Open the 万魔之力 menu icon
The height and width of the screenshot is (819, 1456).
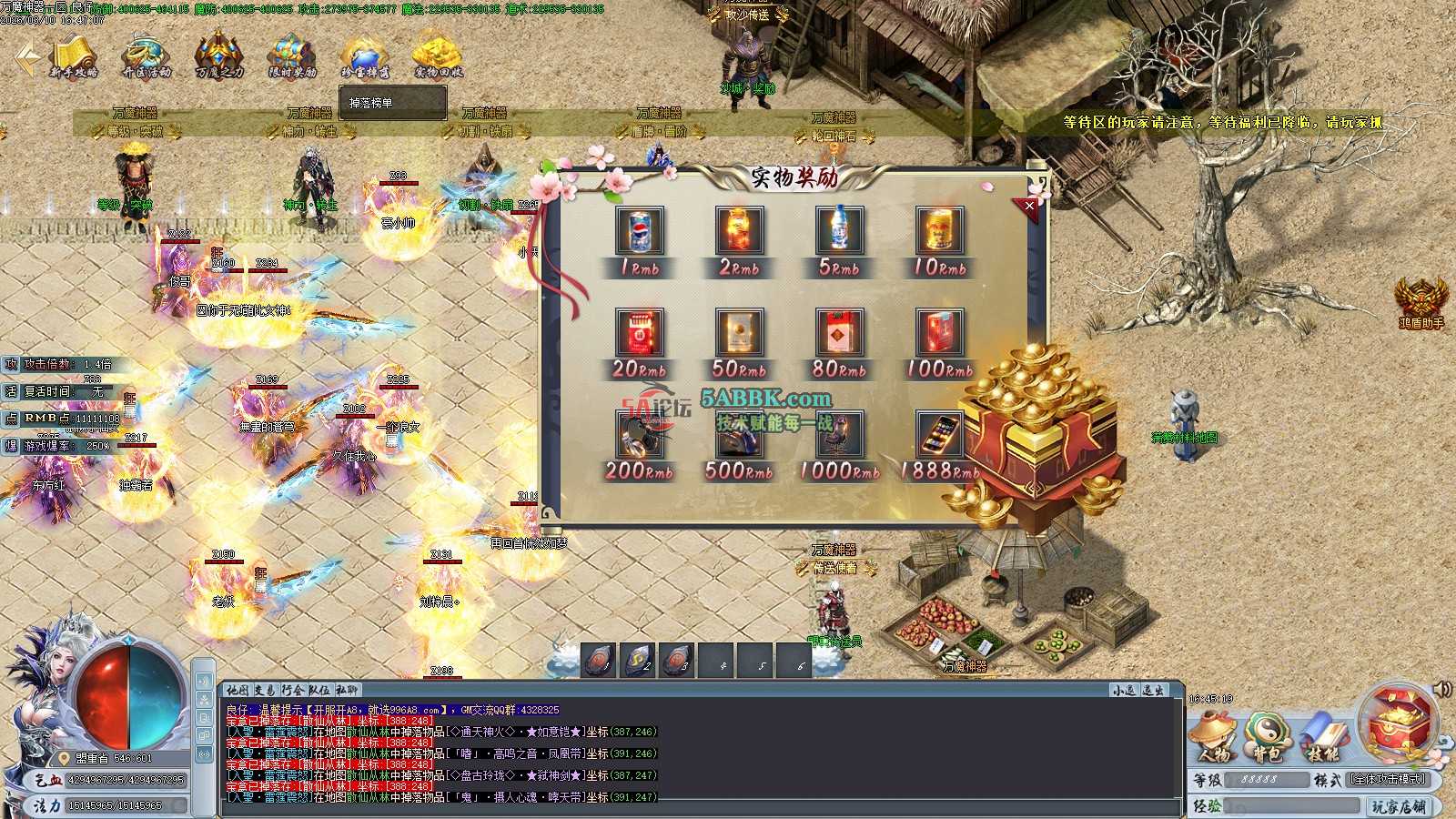(219, 56)
